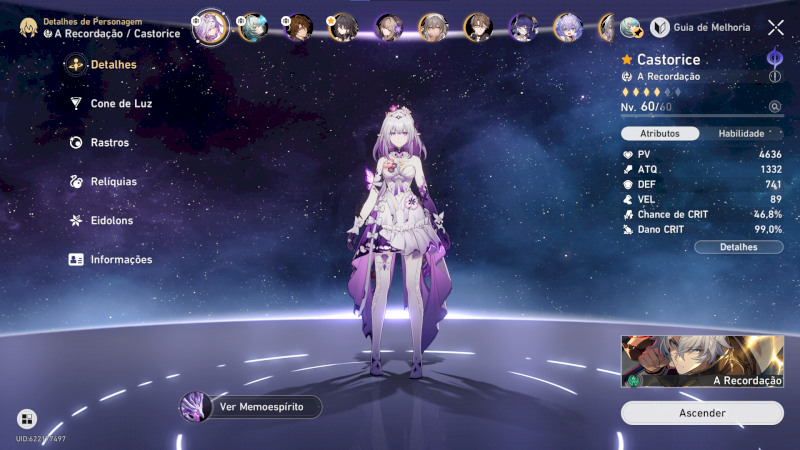This screenshot has height=450, width=800.
Task: Close the character details screen
Action: coord(776,28)
